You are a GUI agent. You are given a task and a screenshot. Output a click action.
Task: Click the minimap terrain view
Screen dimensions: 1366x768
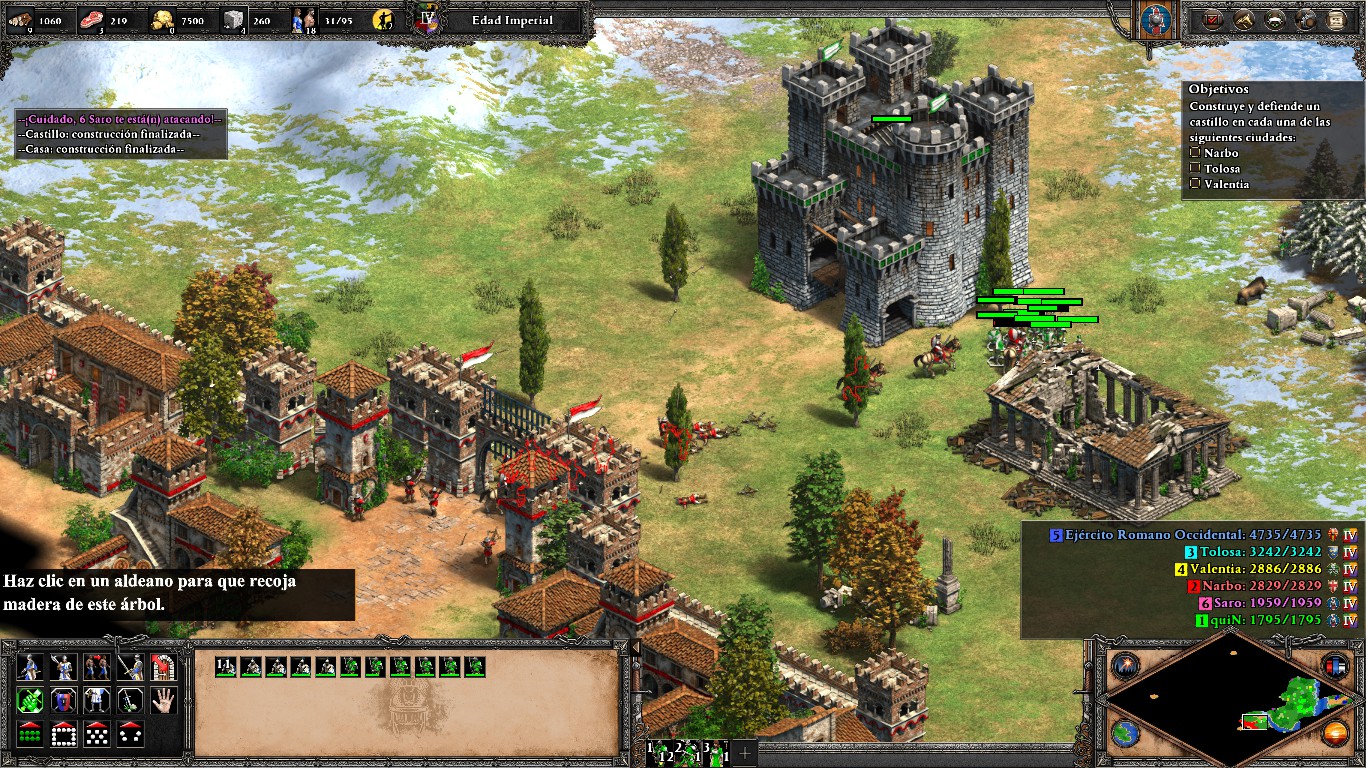[1231, 699]
